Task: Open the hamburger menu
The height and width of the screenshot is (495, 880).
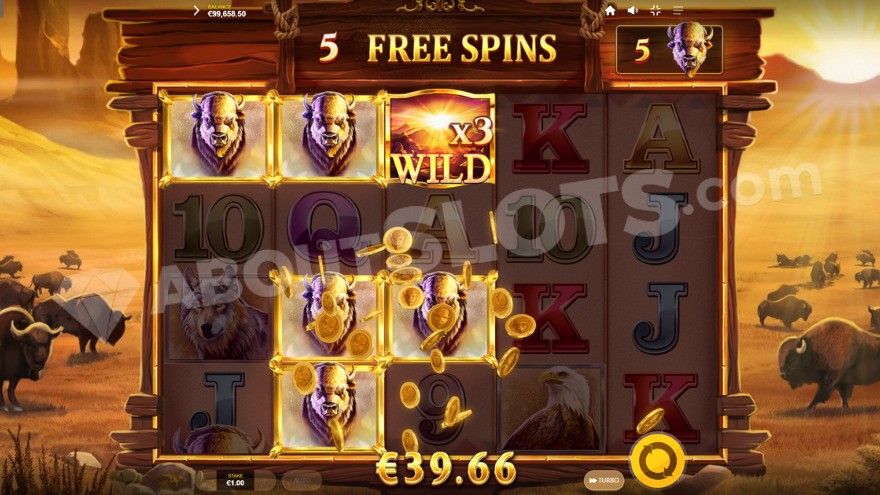Action: pyautogui.click(x=679, y=10)
